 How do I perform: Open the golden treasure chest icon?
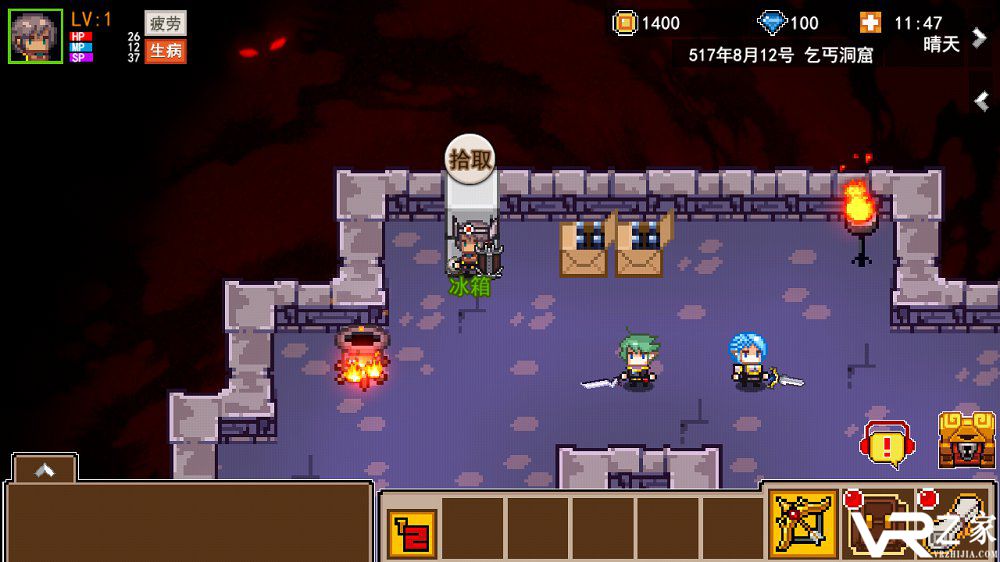pos(964,440)
